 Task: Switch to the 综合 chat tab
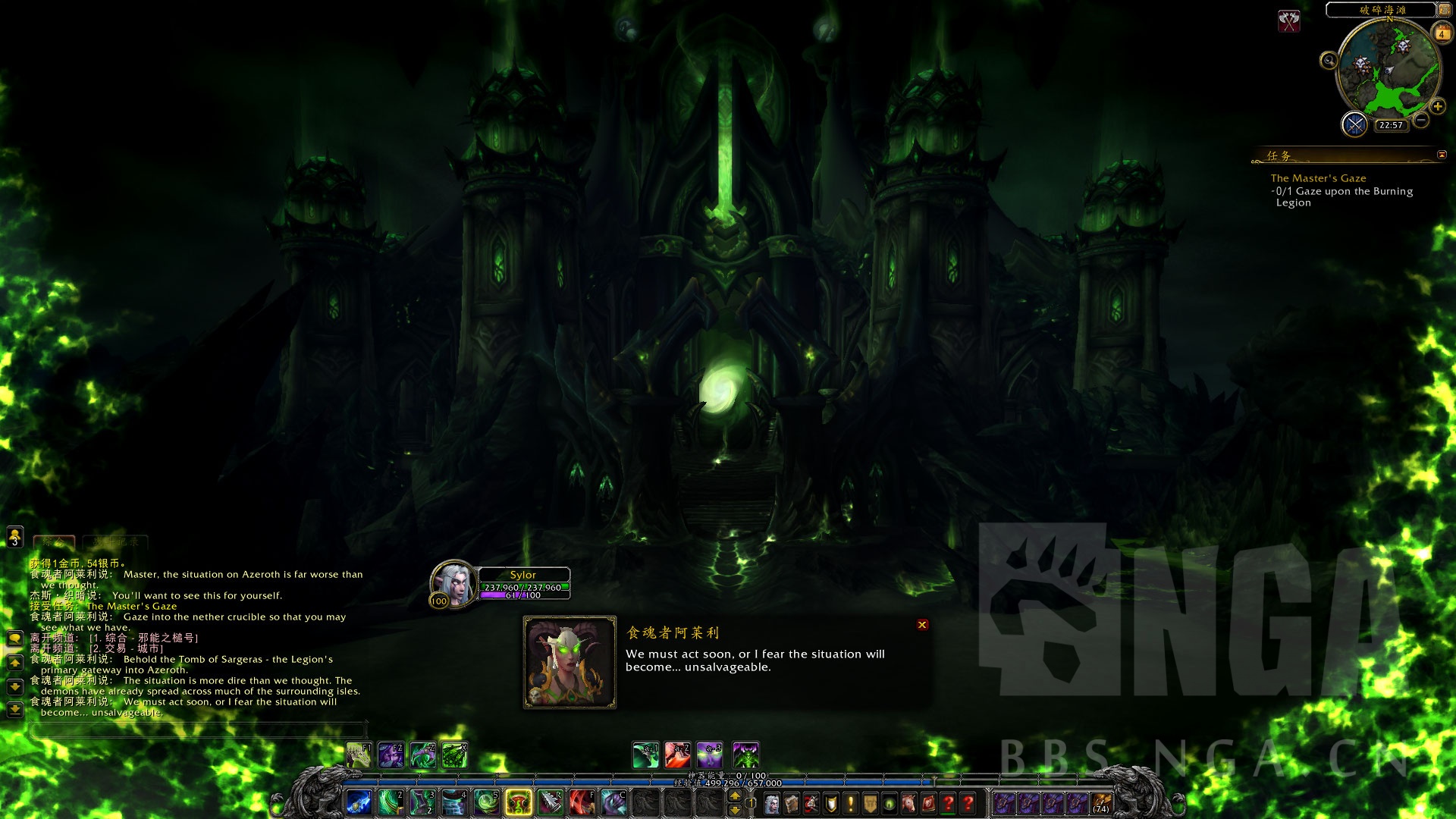click(x=54, y=541)
